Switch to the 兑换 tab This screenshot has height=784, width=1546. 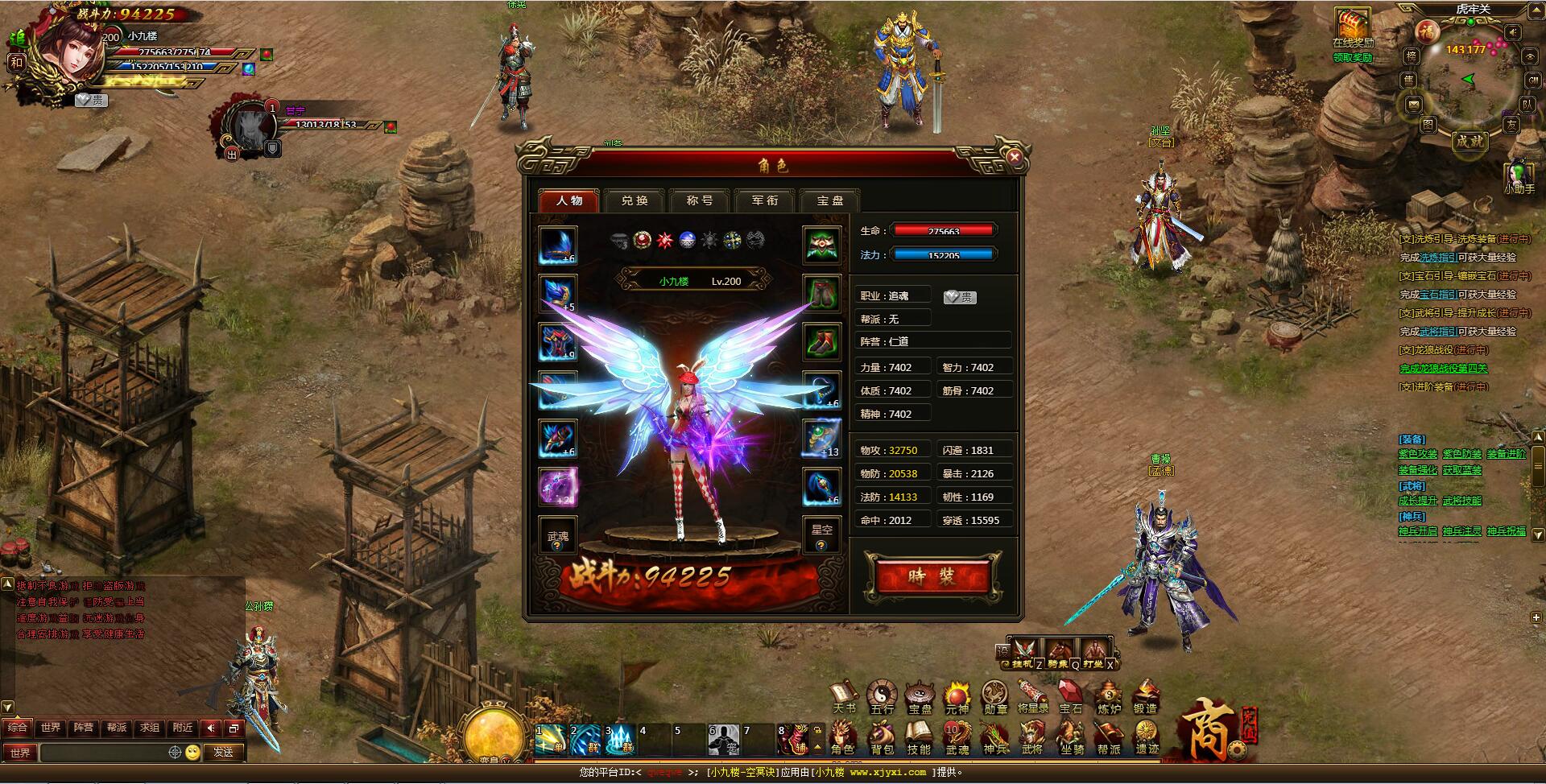[x=635, y=200]
